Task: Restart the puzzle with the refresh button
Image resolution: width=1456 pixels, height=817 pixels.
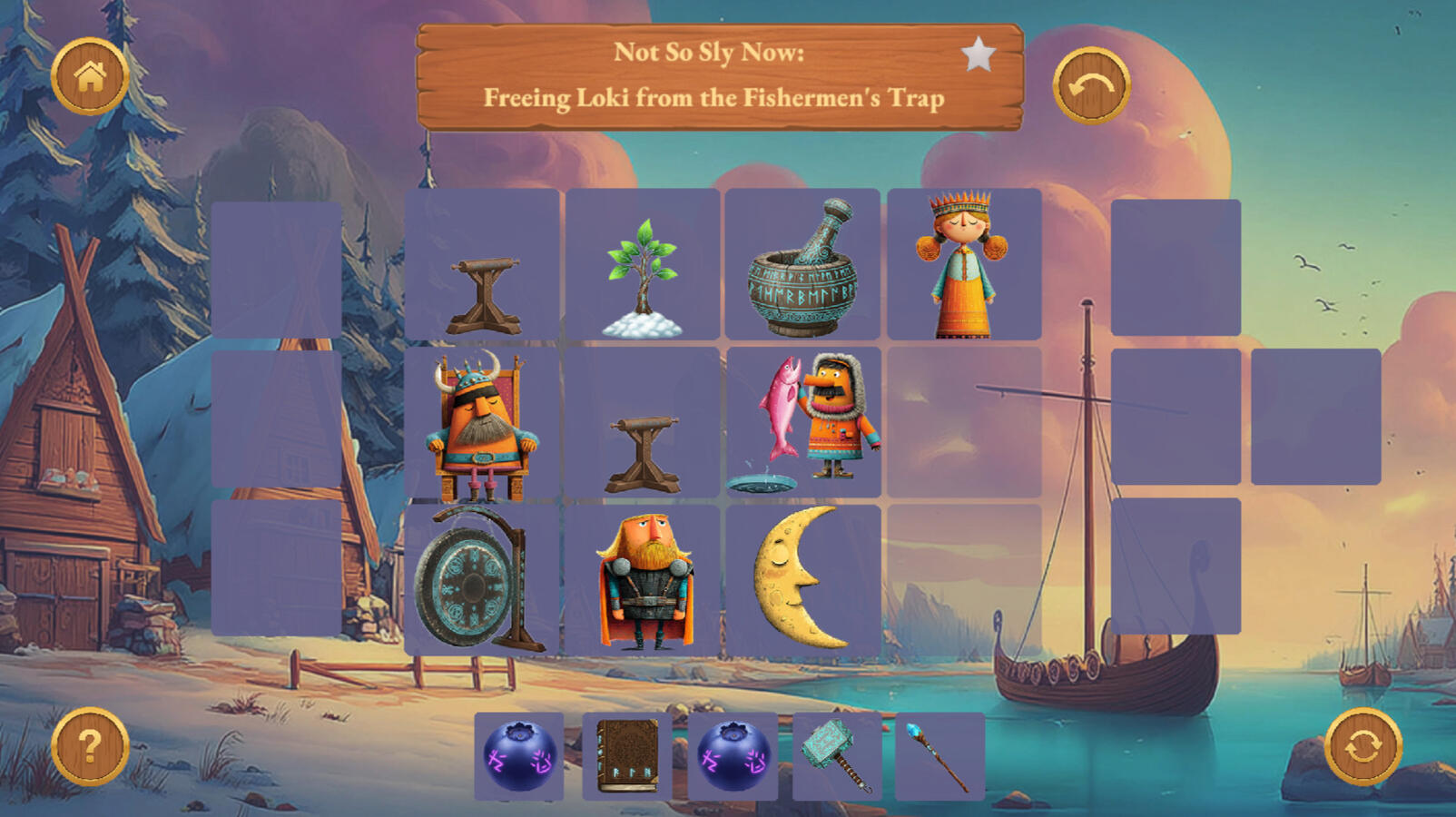Action: pos(1363,746)
